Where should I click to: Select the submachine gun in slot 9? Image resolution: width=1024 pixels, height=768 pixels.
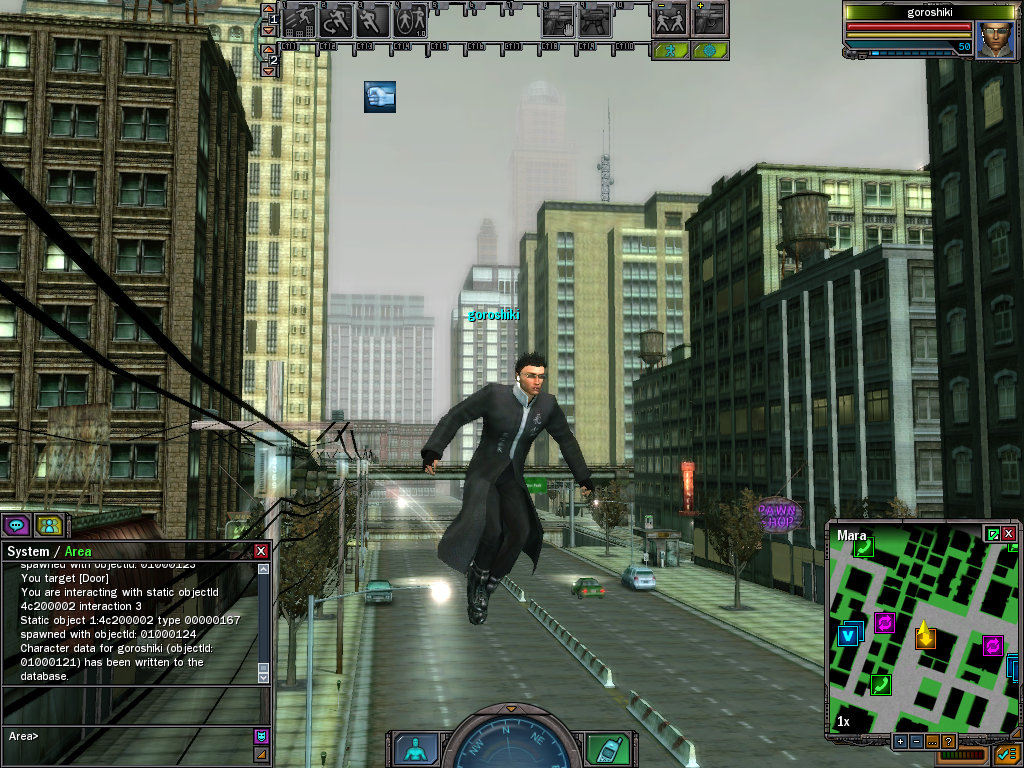pos(595,20)
